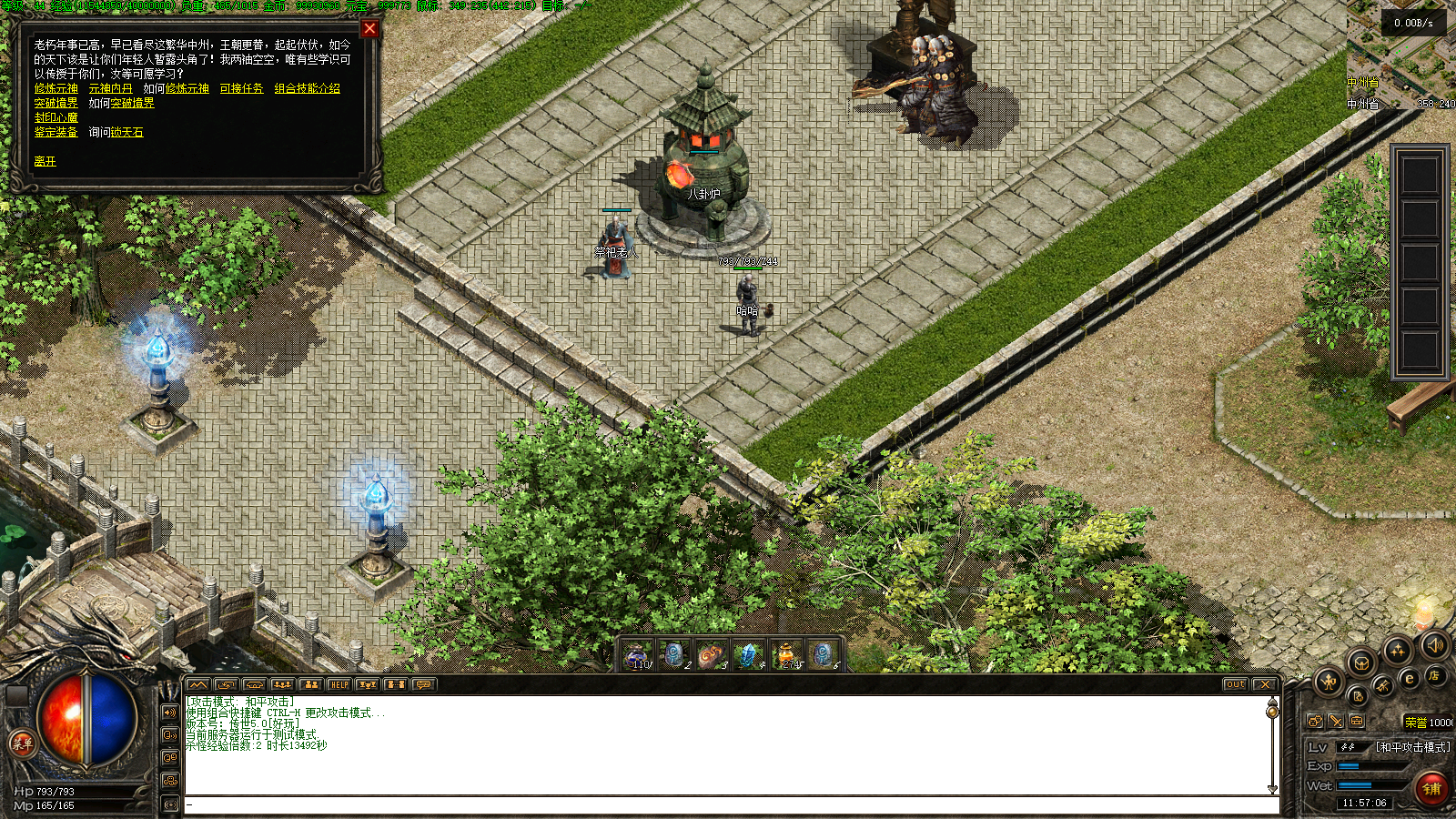Ask about 锁天石 in the dialogue
The image size is (1456, 819).
click(x=126, y=132)
